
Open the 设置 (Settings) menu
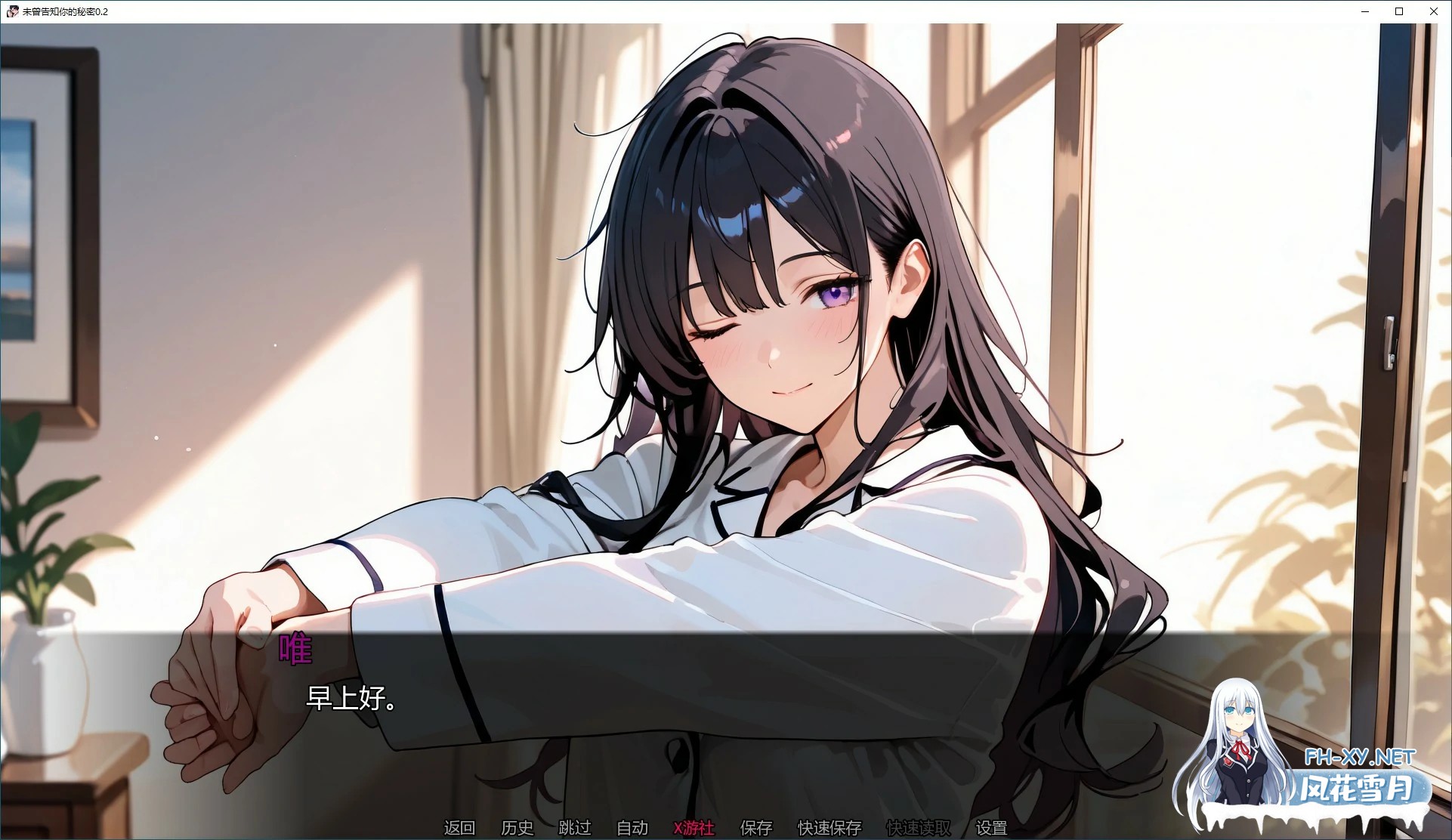pyautogui.click(x=990, y=828)
